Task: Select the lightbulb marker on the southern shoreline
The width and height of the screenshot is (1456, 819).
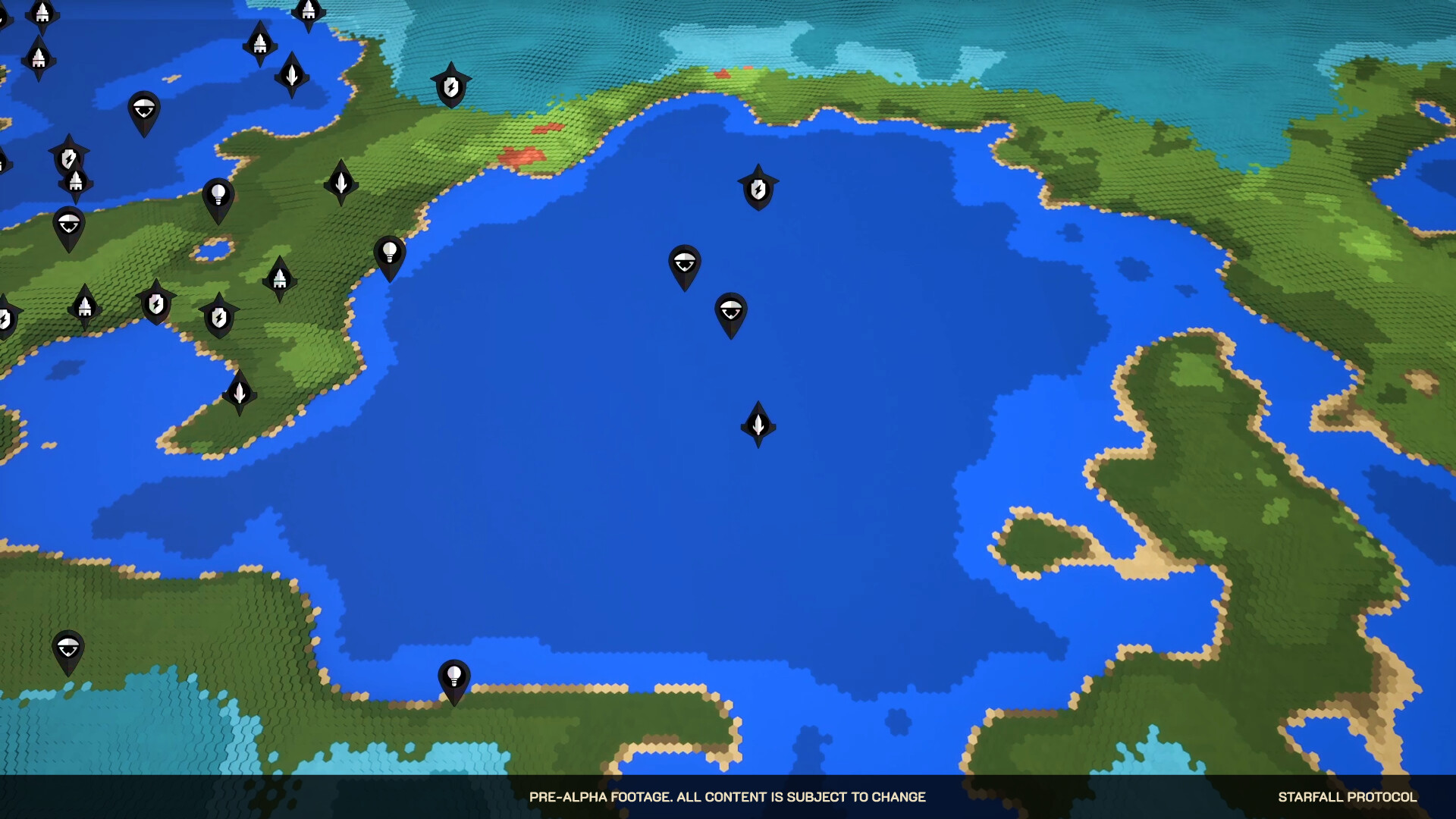Action: [x=454, y=677]
